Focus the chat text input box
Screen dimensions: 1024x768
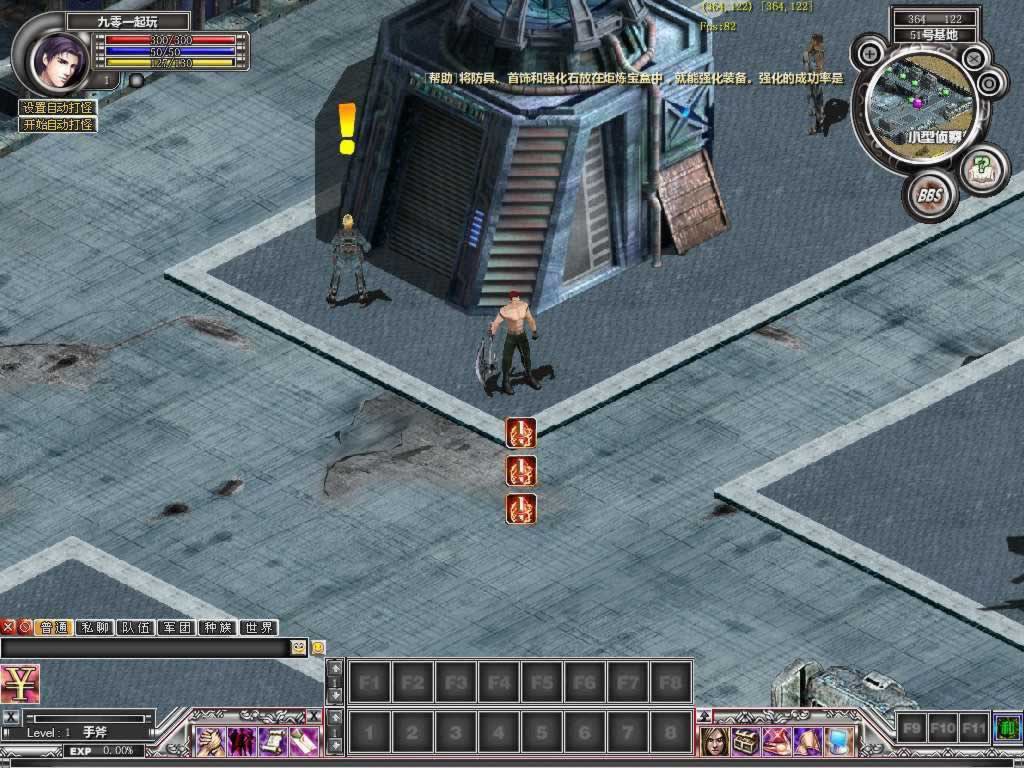tap(145, 648)
